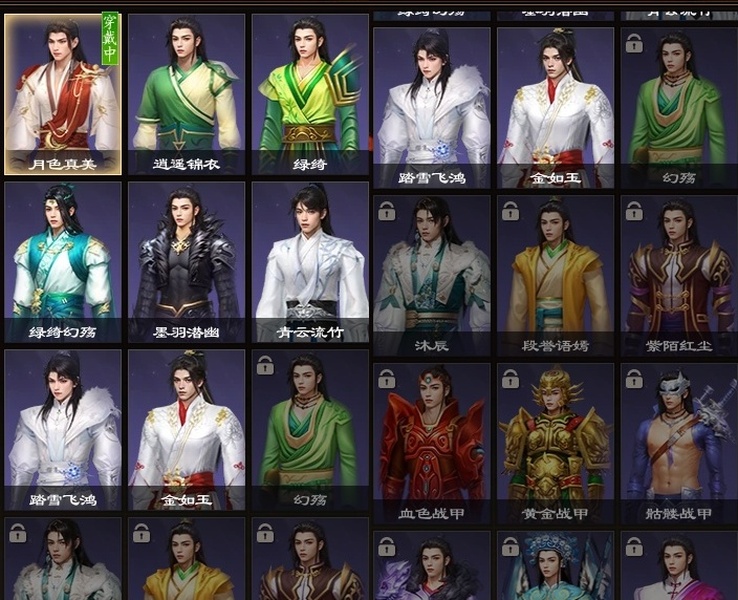Open the locked 段誉语嫣 yellow robe

tap(556, 275)
